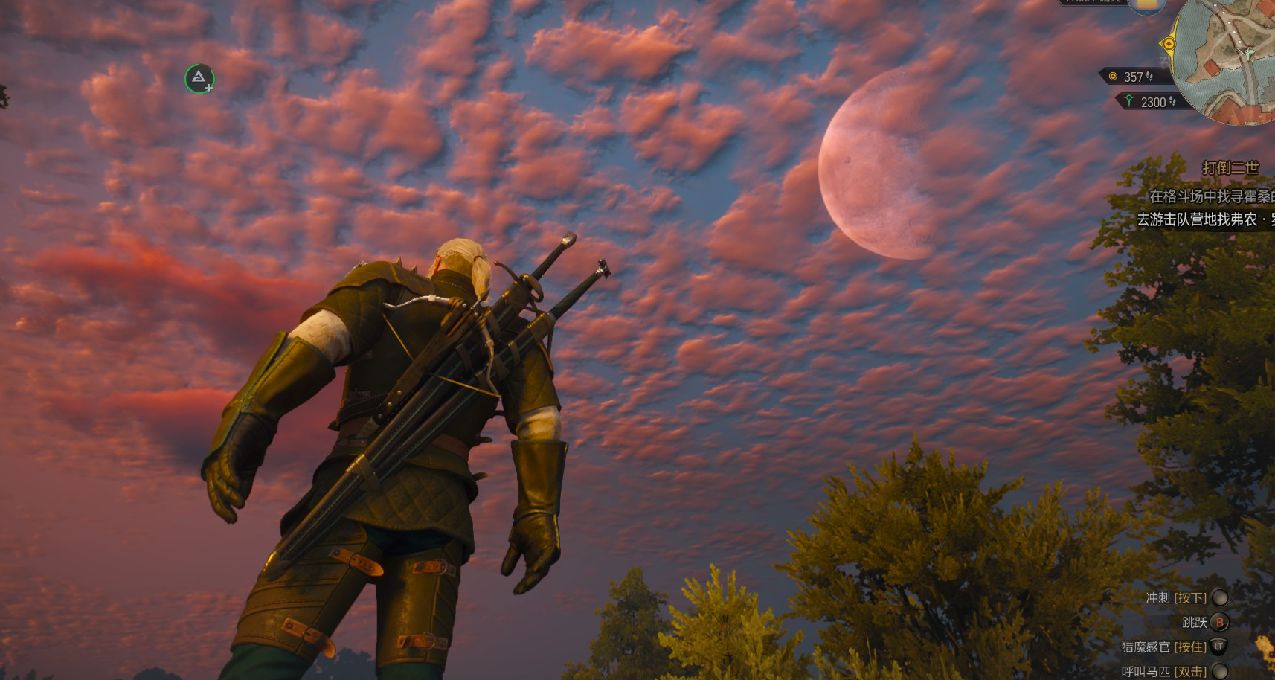Click the circular minimap
This screenshot has width=1275, height=680.
click(x=1230, y=58)
